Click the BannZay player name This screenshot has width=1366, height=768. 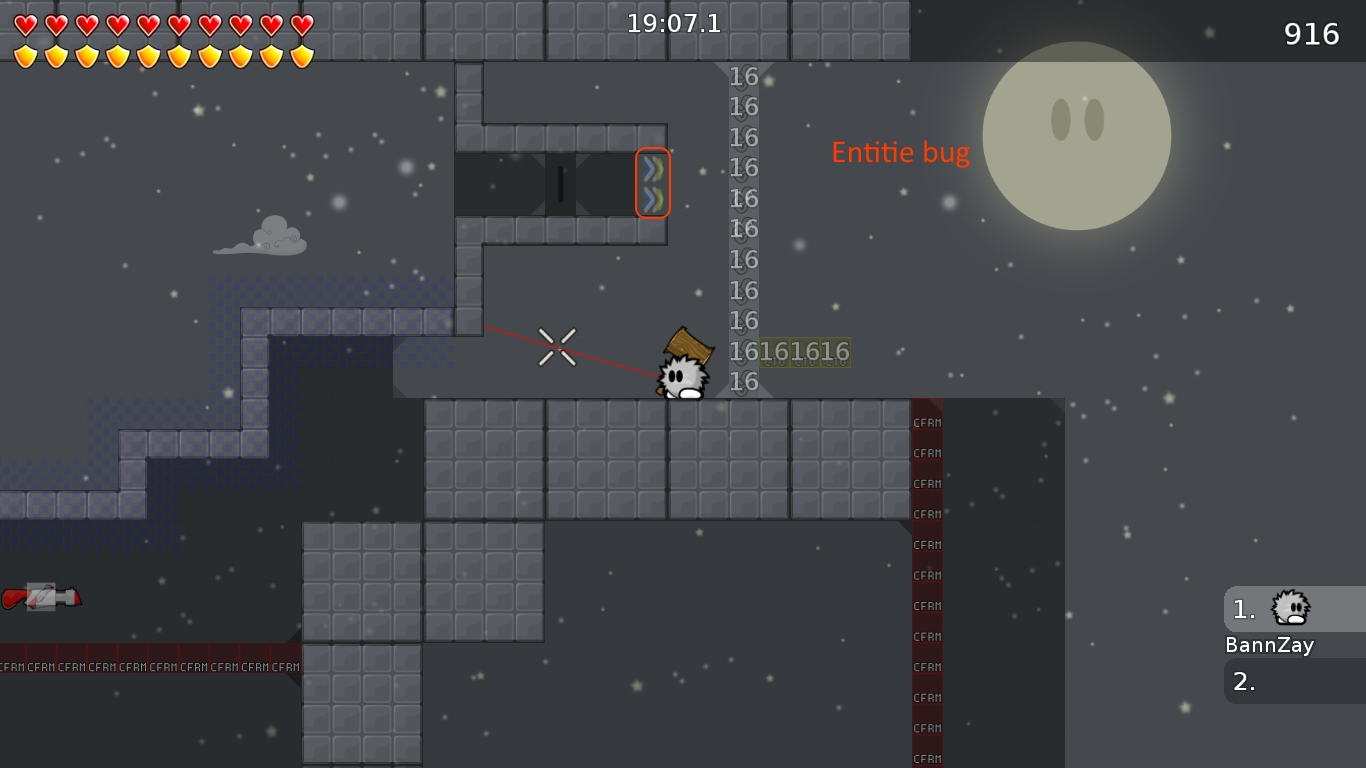1269,645
